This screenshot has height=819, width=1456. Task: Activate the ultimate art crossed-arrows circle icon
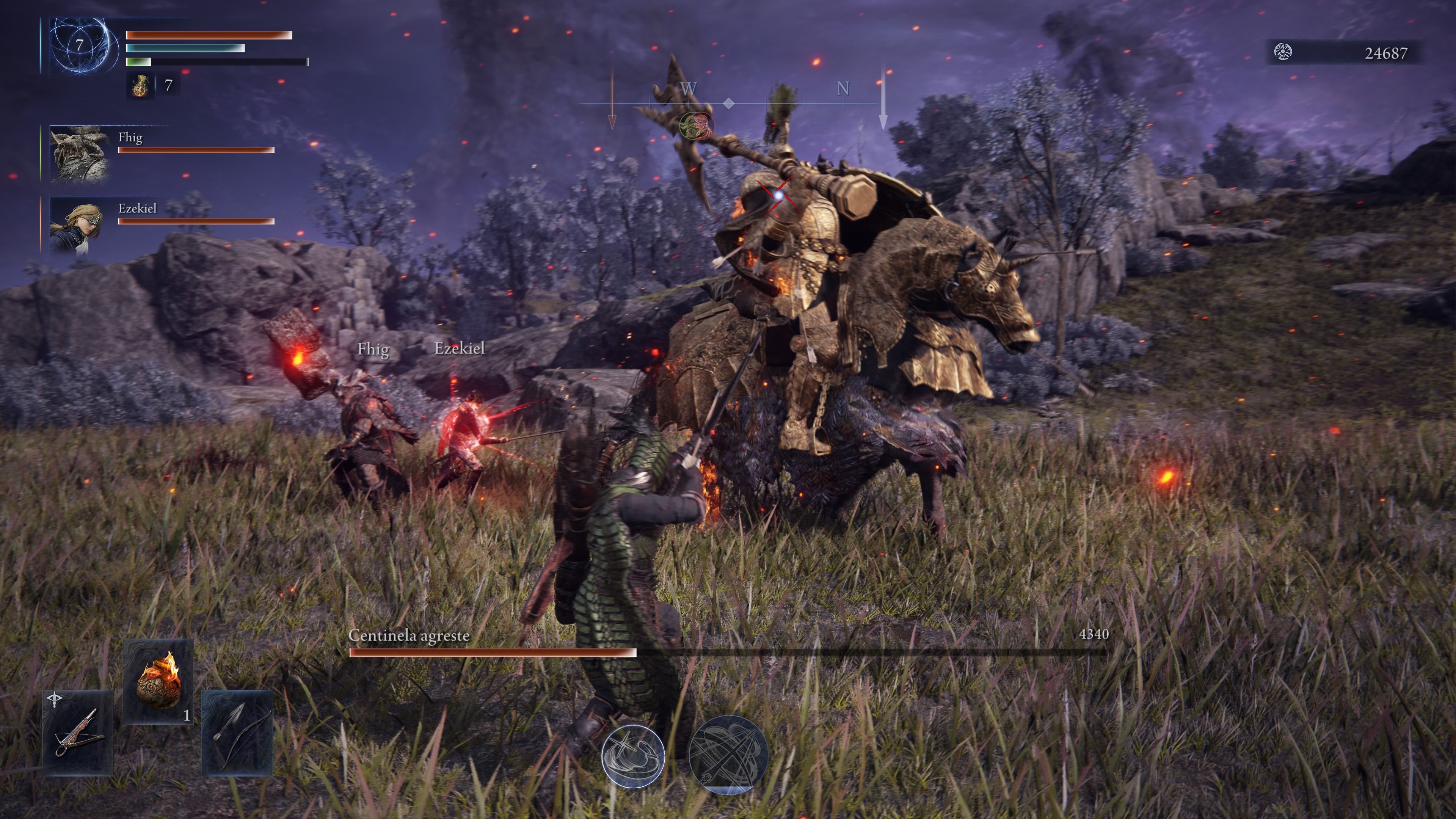(x=728, y=754)
